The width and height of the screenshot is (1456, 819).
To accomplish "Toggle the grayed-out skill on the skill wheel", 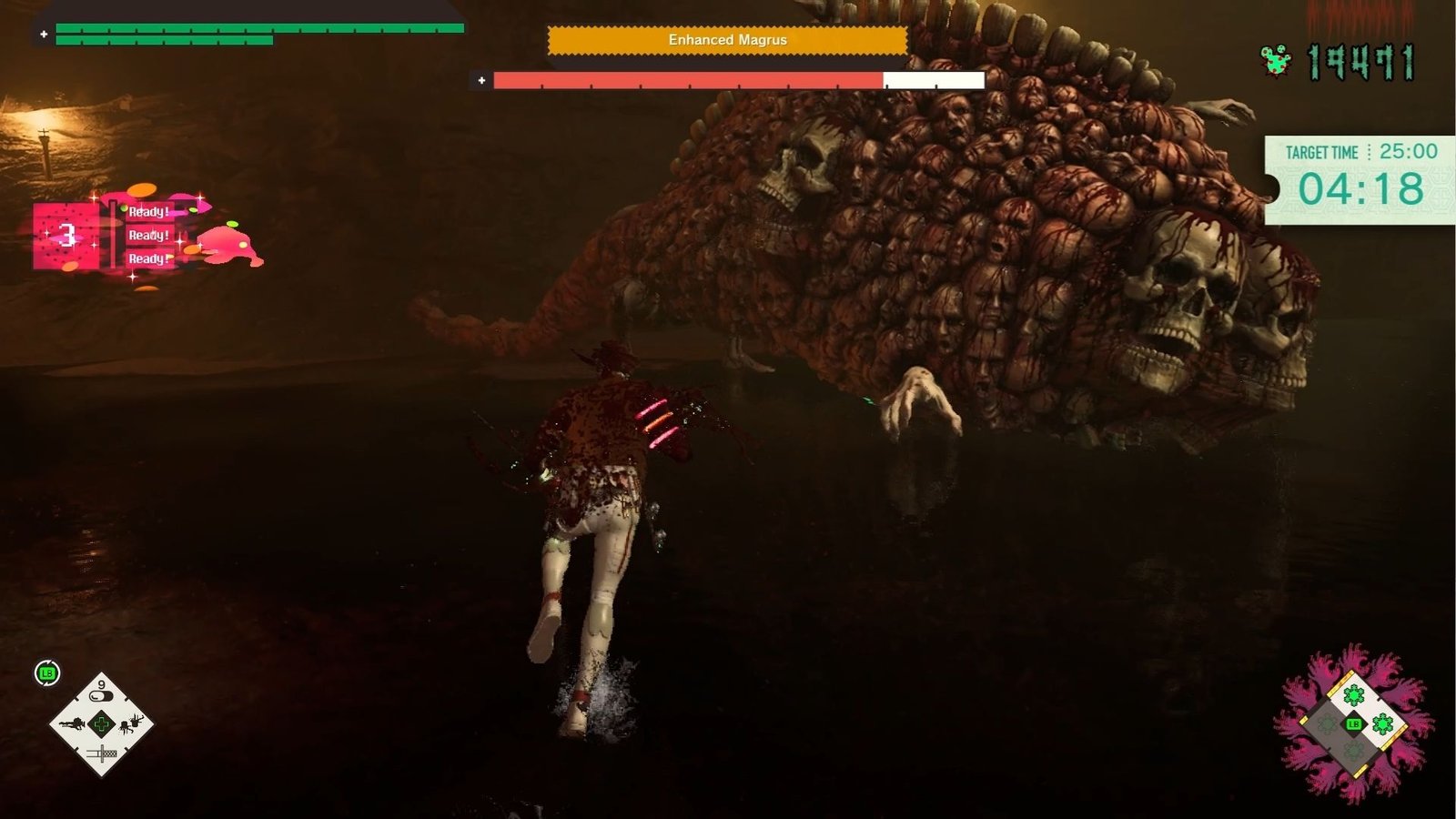I will (x=1327, y=724).
